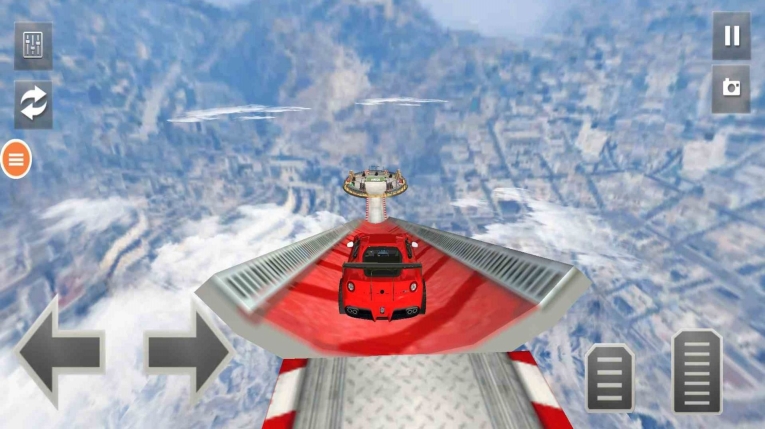
Task: Open the control settings sliders icon
Action: [x=33, y=46]
